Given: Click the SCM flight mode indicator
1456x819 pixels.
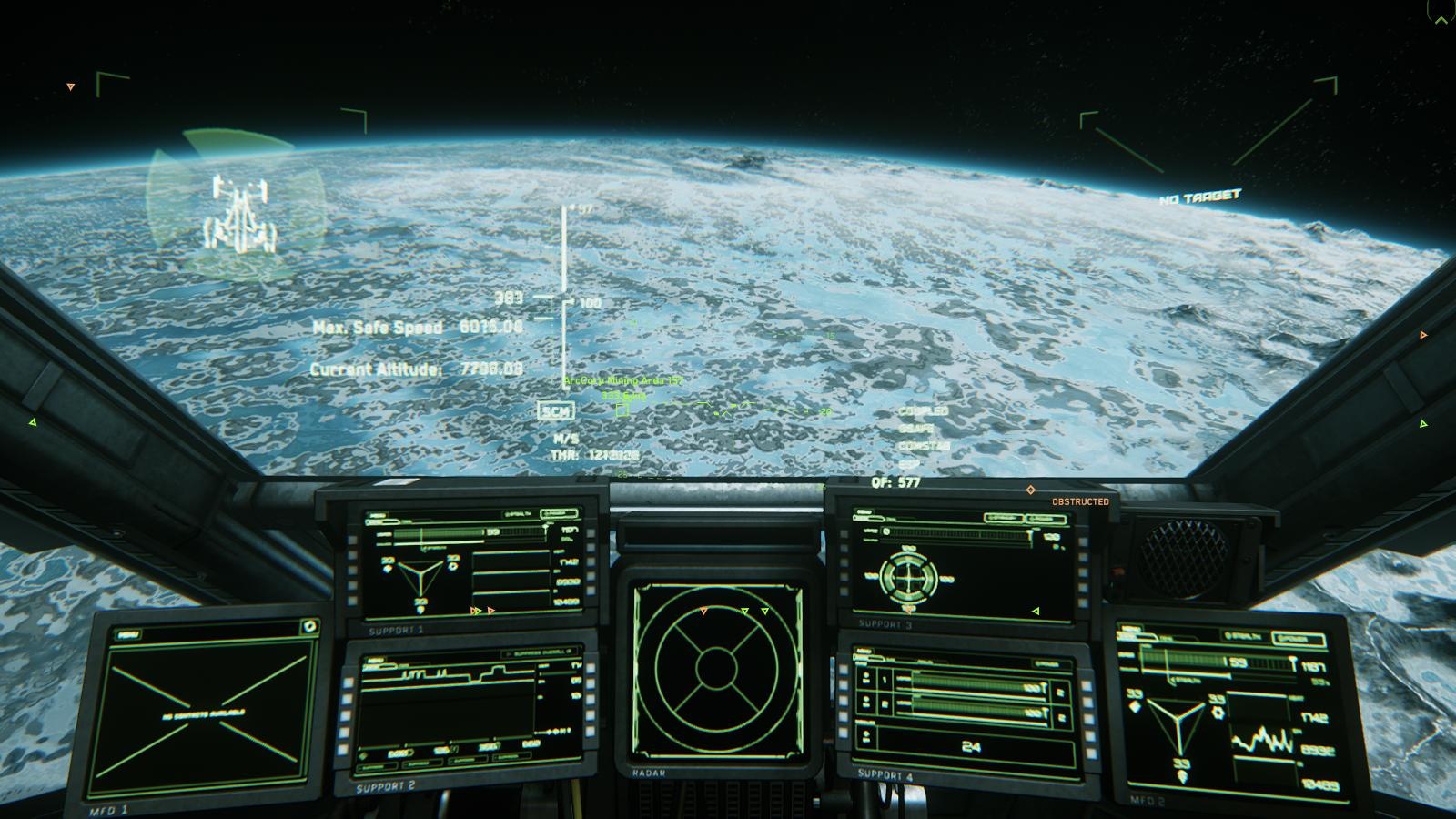Looking at the screenshot, I should 555,411.
